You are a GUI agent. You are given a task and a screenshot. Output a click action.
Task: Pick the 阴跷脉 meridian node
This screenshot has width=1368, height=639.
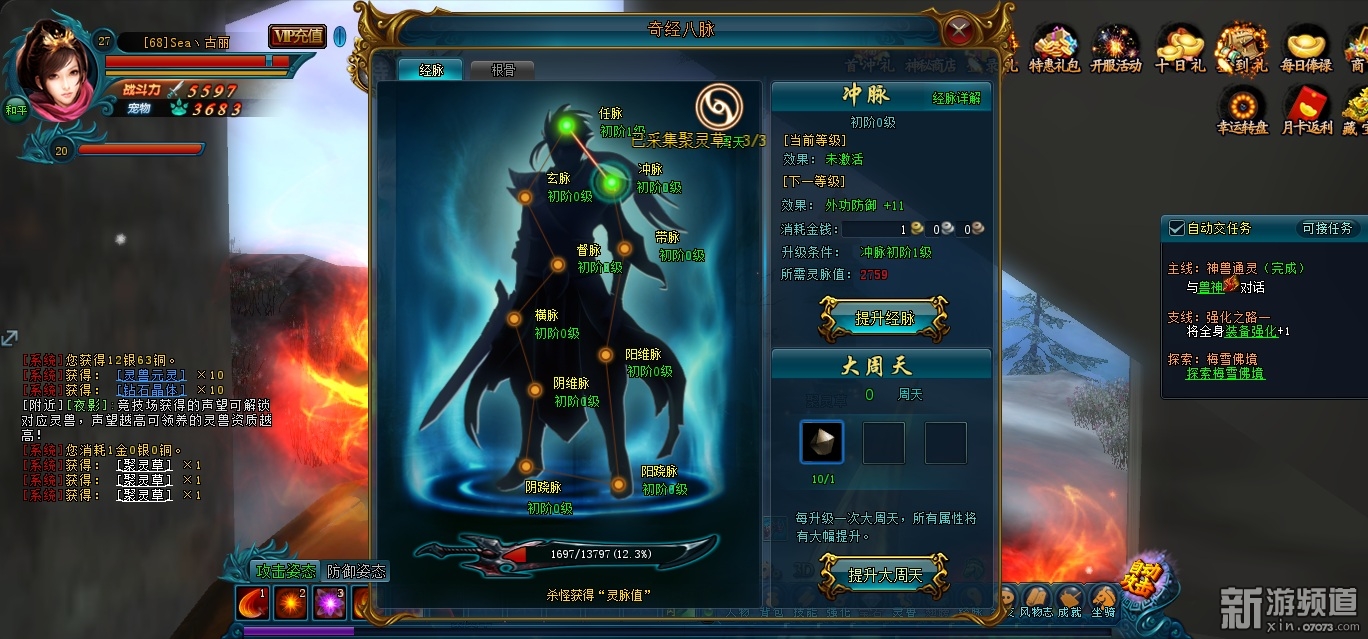pos(526,466)
